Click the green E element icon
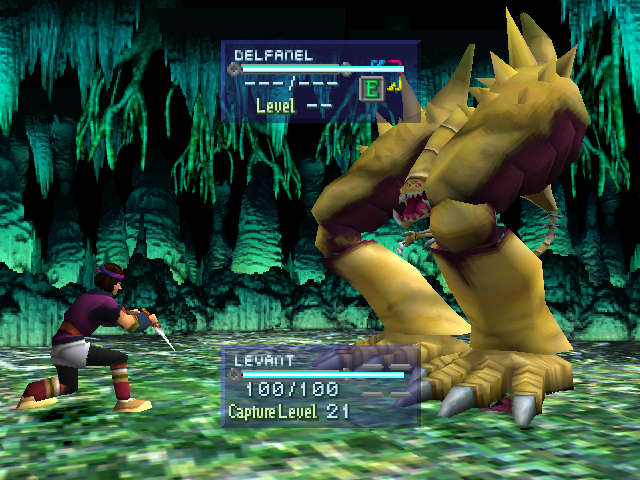Image resolution: width=640 pixels, height=480 pixels. [x=372, y=89]
